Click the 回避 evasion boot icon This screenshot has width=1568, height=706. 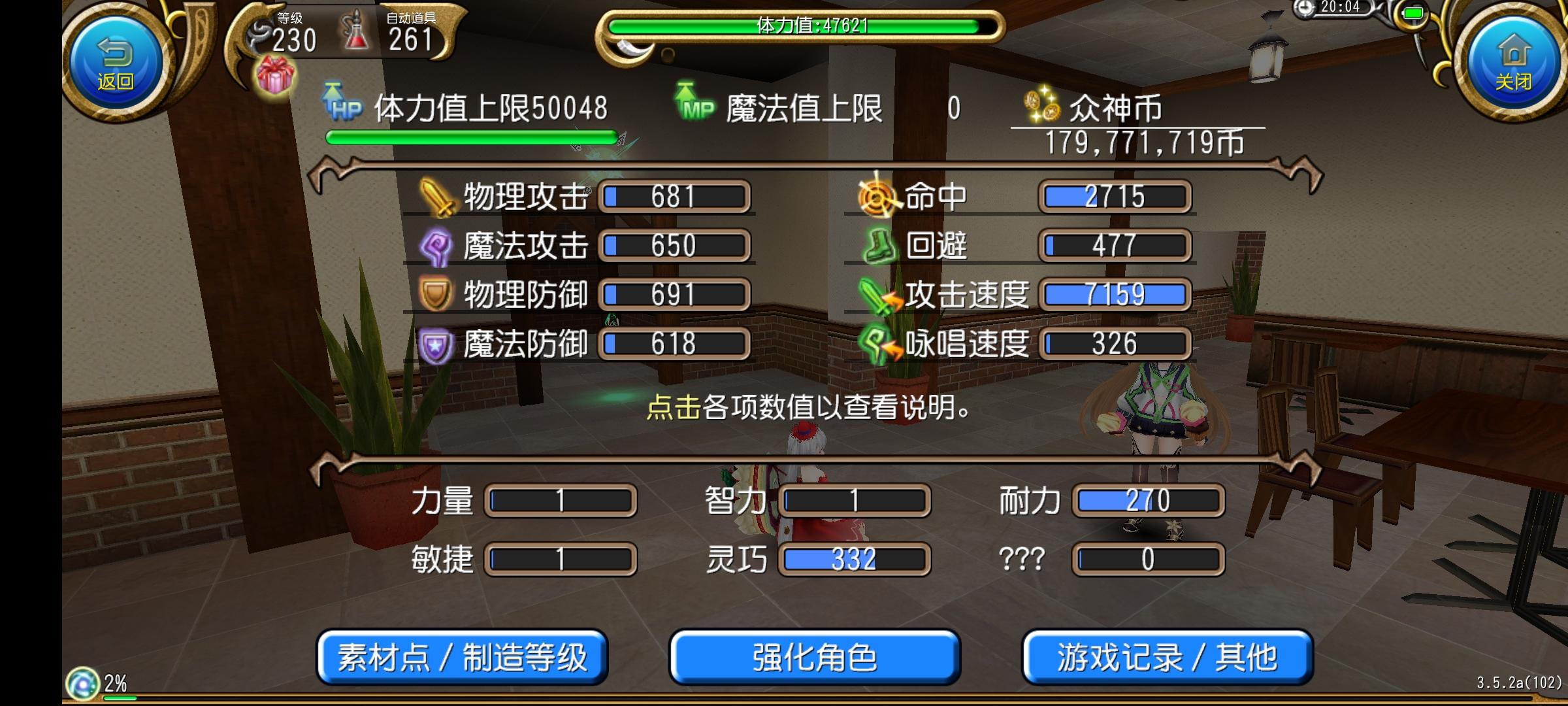tap(879, 246)
